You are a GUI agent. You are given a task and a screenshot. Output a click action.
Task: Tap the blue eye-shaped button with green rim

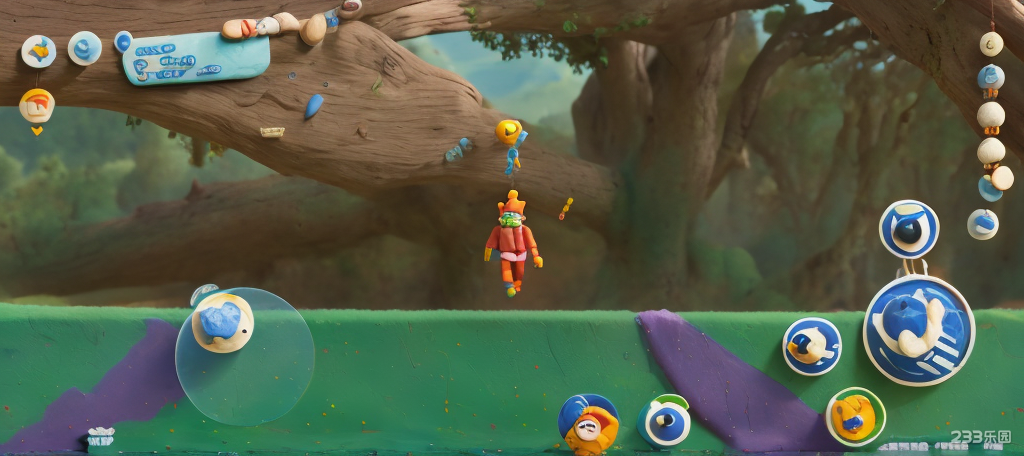click(665, 421)
